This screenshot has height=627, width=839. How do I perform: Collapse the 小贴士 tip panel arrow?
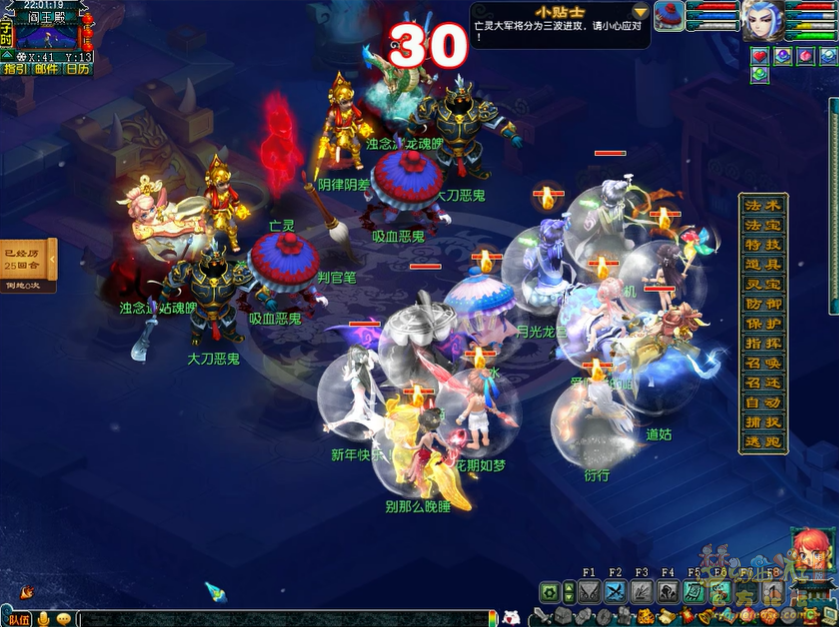click(x=640, y=11)
